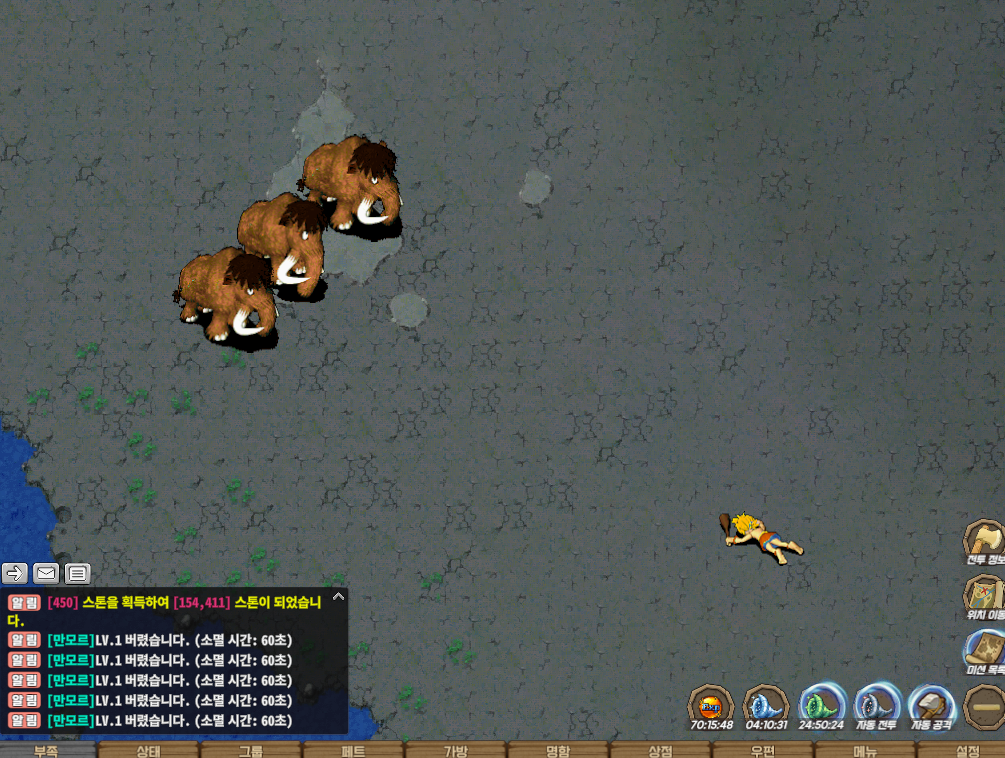Collapse the side icons with minus button
This screenshot has height=758, width=1005.
pyautogui.click(x=985, y=707)
